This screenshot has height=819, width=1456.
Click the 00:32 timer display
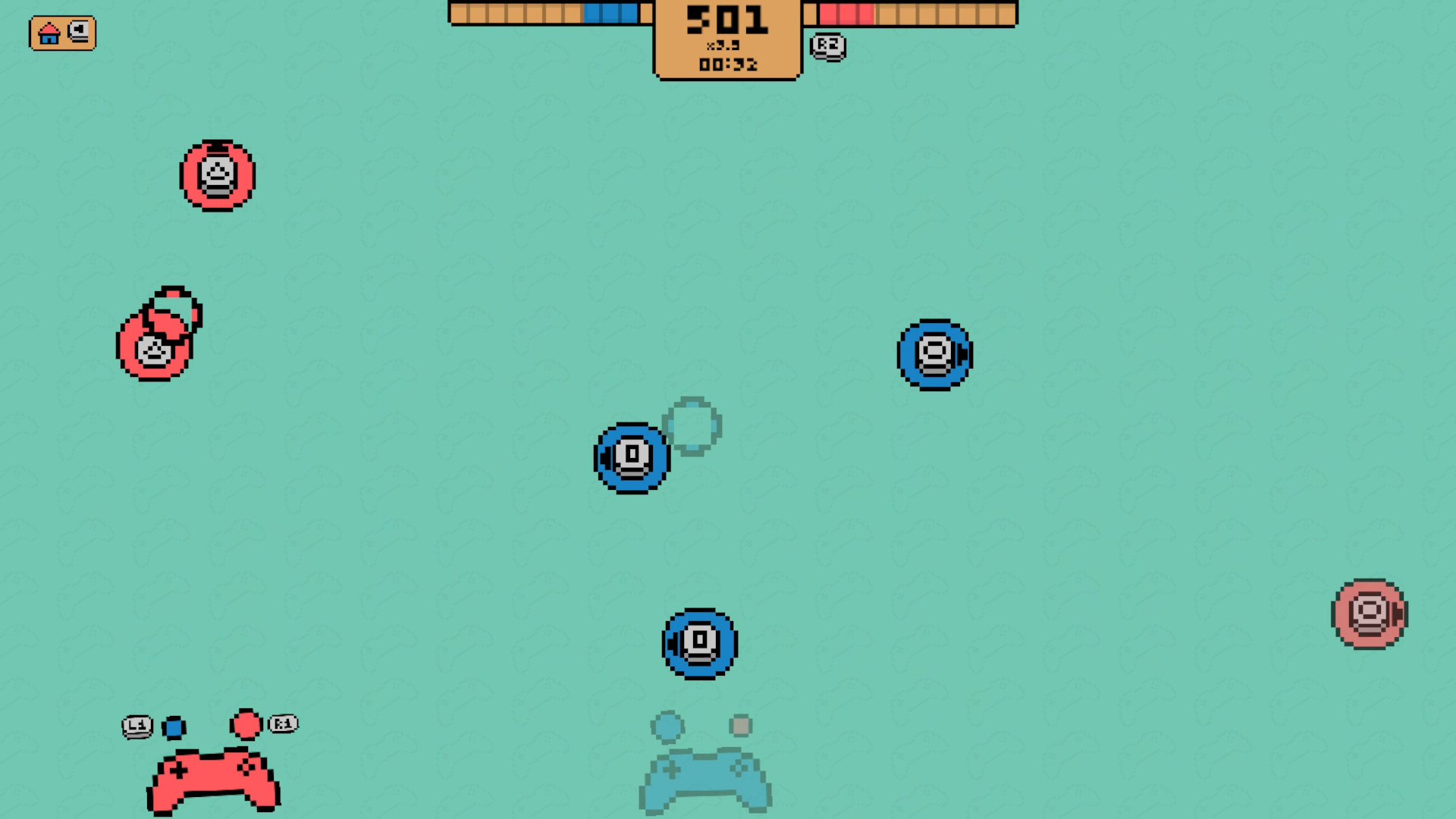(x=726, y=64)
